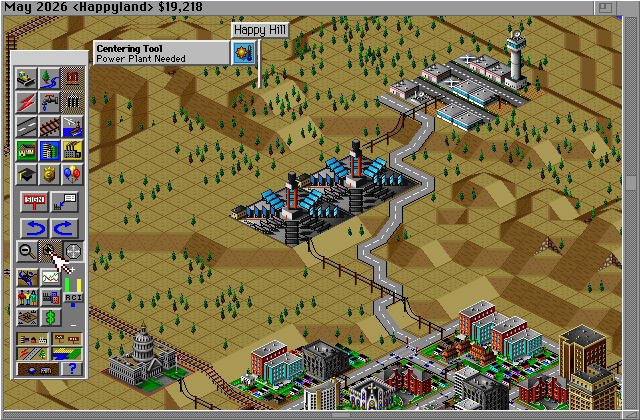Choose the rail track tool
The image size is (640, 420).
click(50, 127)
